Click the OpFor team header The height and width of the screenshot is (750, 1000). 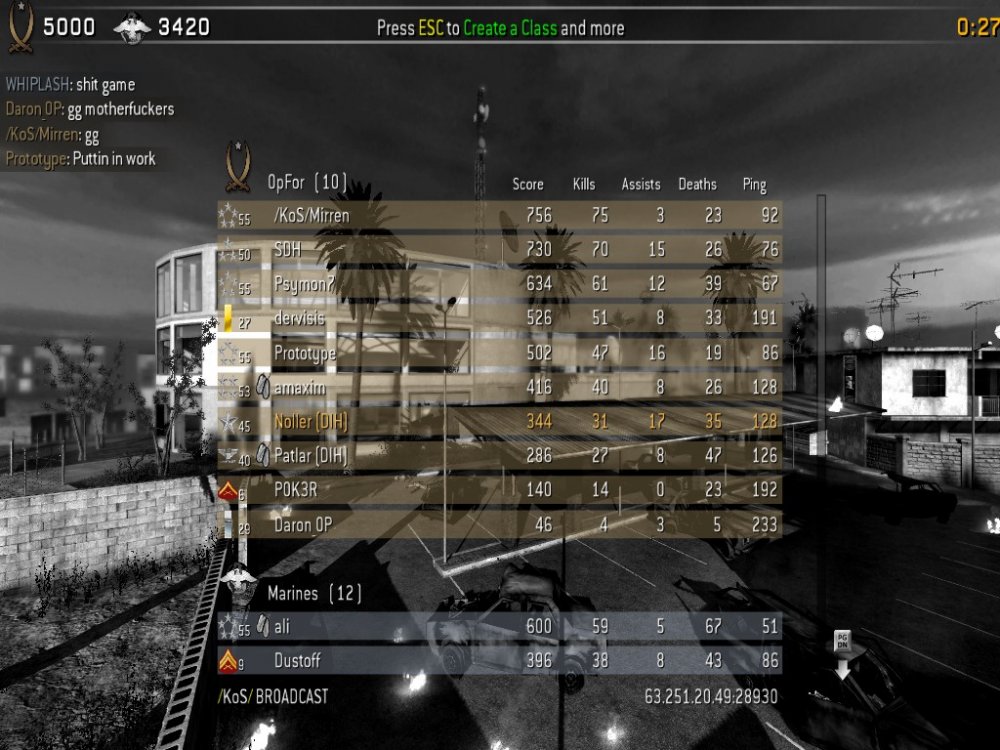[x=307, y=182]
